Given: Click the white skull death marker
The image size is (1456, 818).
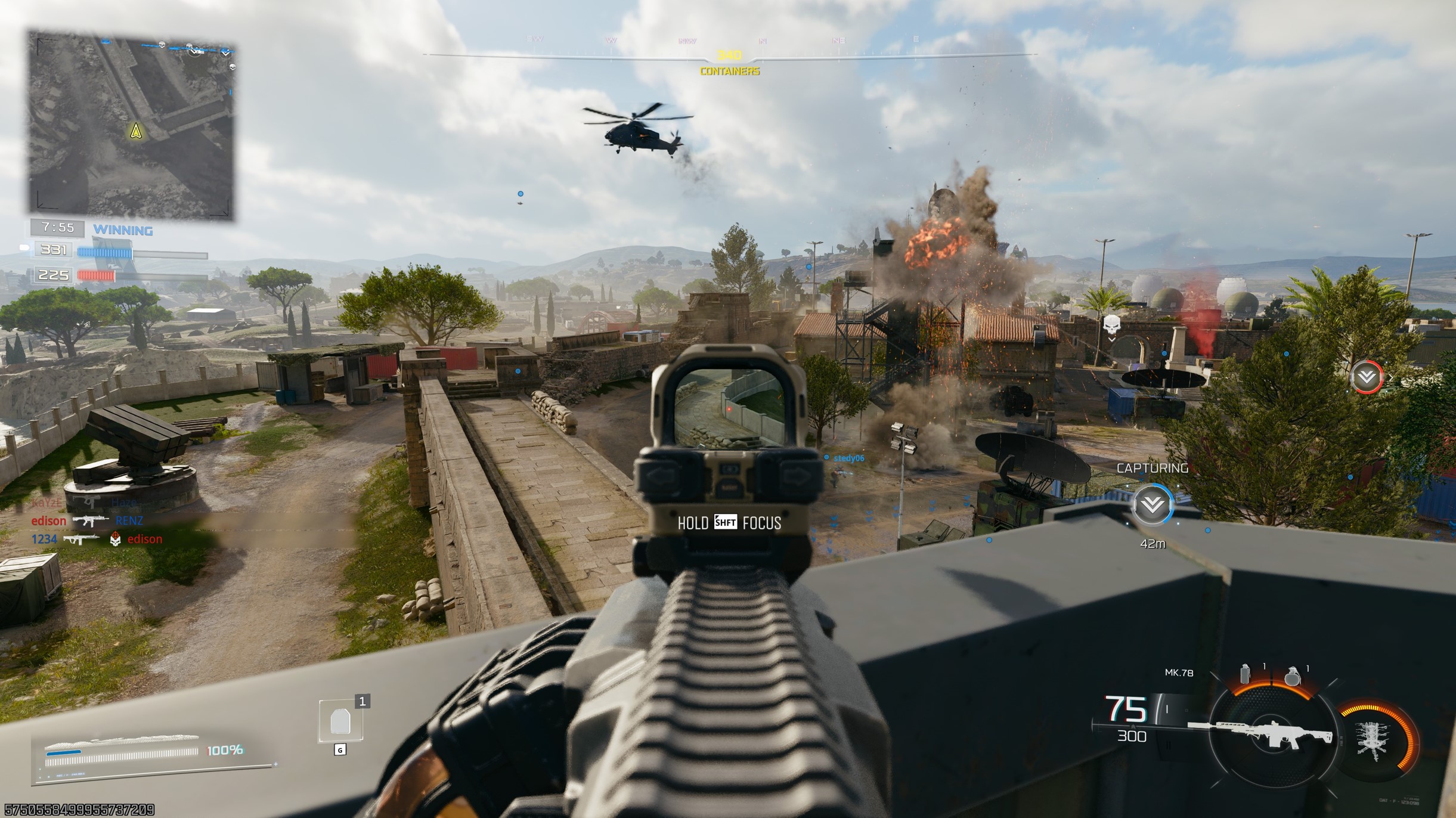Looking at the screenshot, I should click(x=1111, y=326).
